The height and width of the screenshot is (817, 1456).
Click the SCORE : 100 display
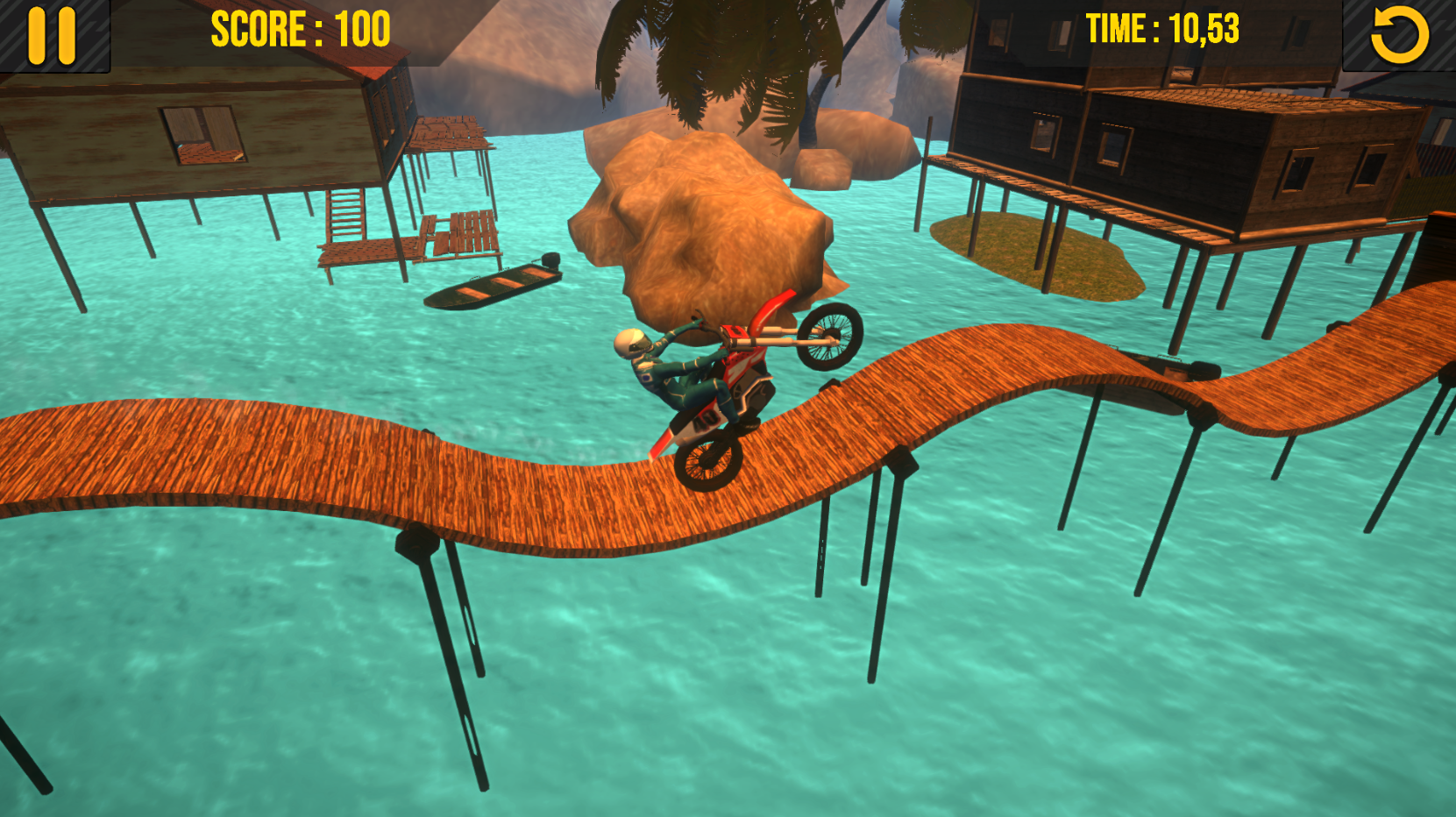click(x=299, y=29)
